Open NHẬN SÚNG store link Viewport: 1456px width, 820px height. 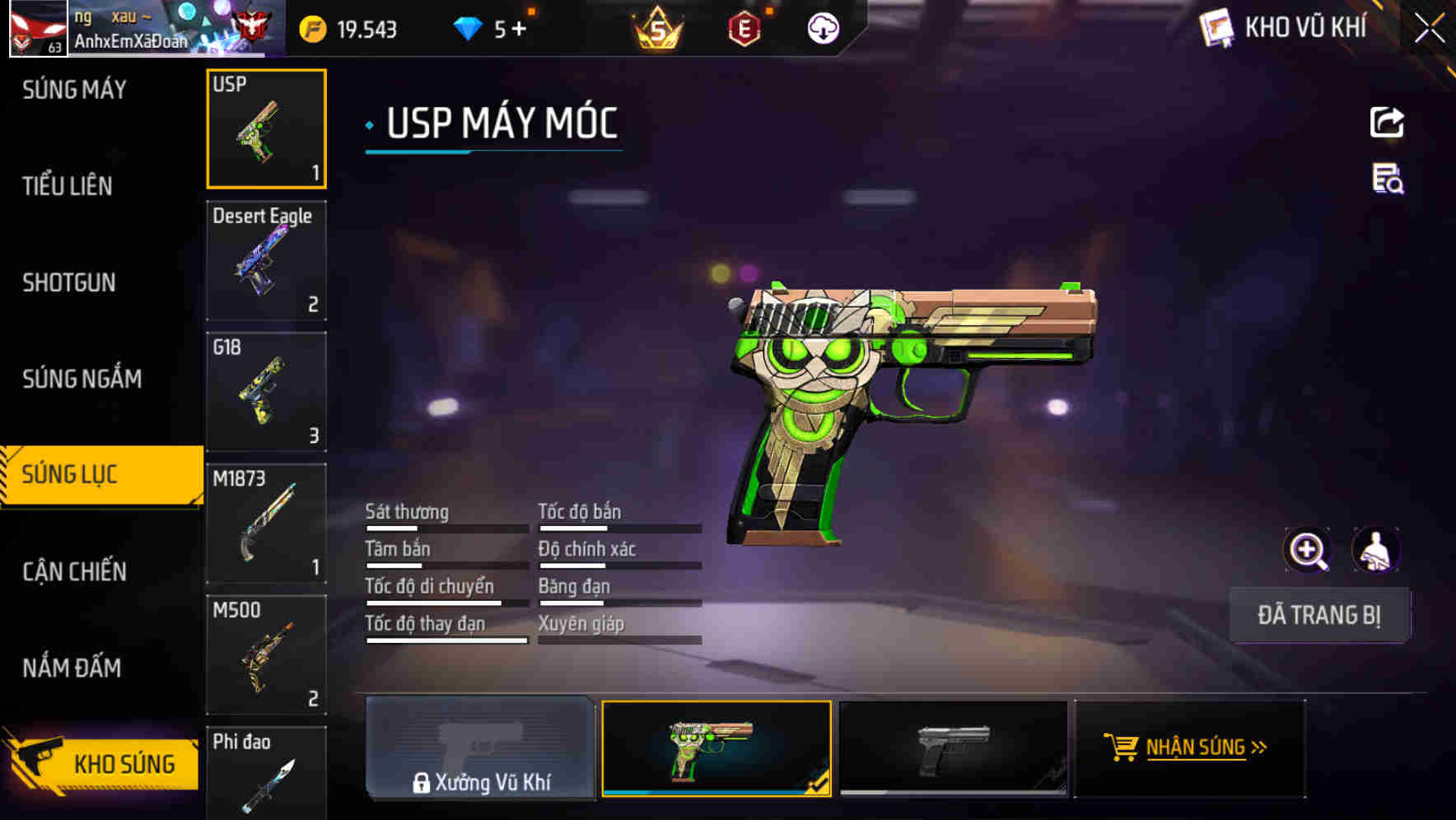[1187, 749]
